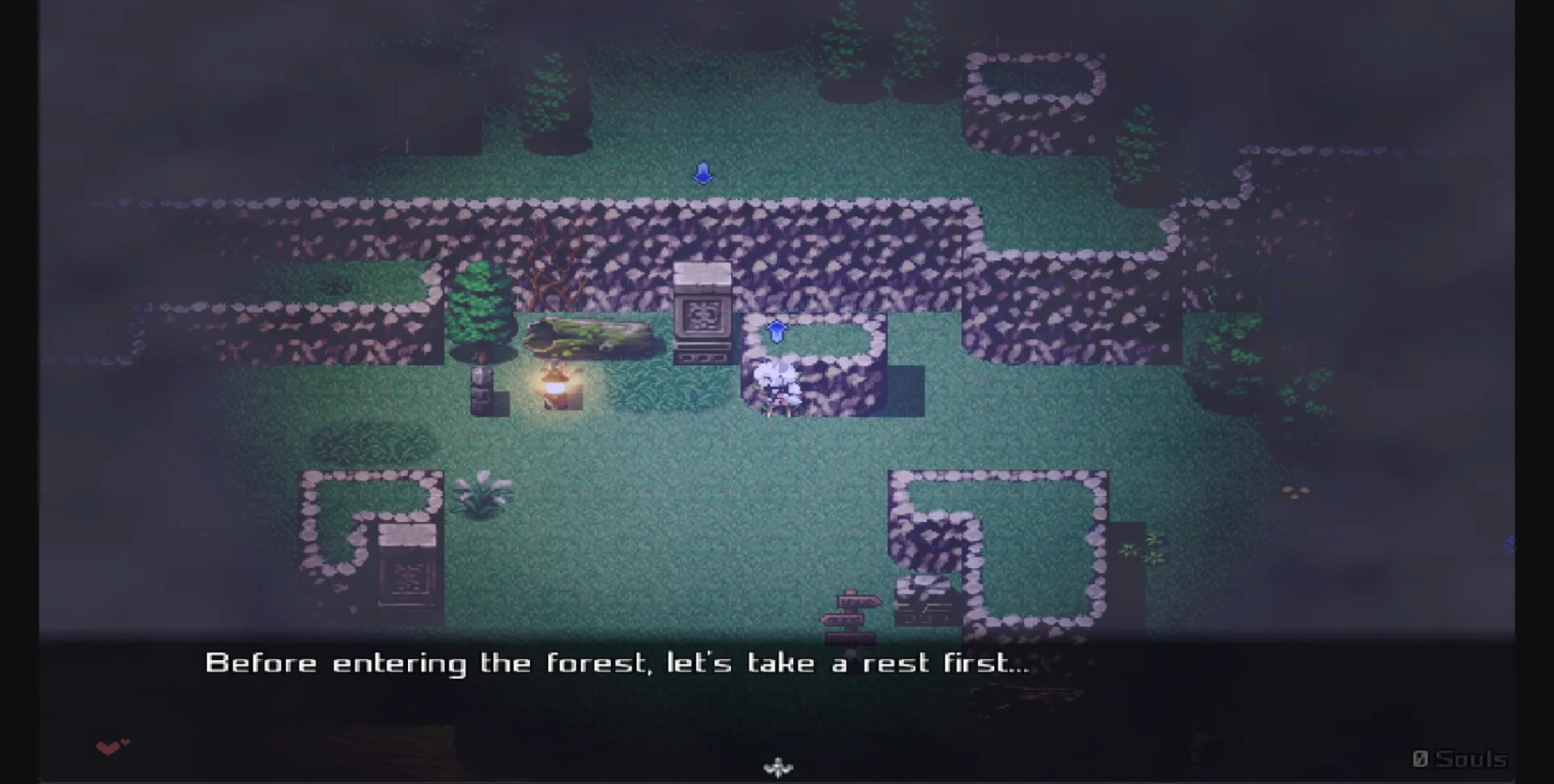
Task: Click the dialogue-advance cross indicator below the text
Action: pos(778,766)
